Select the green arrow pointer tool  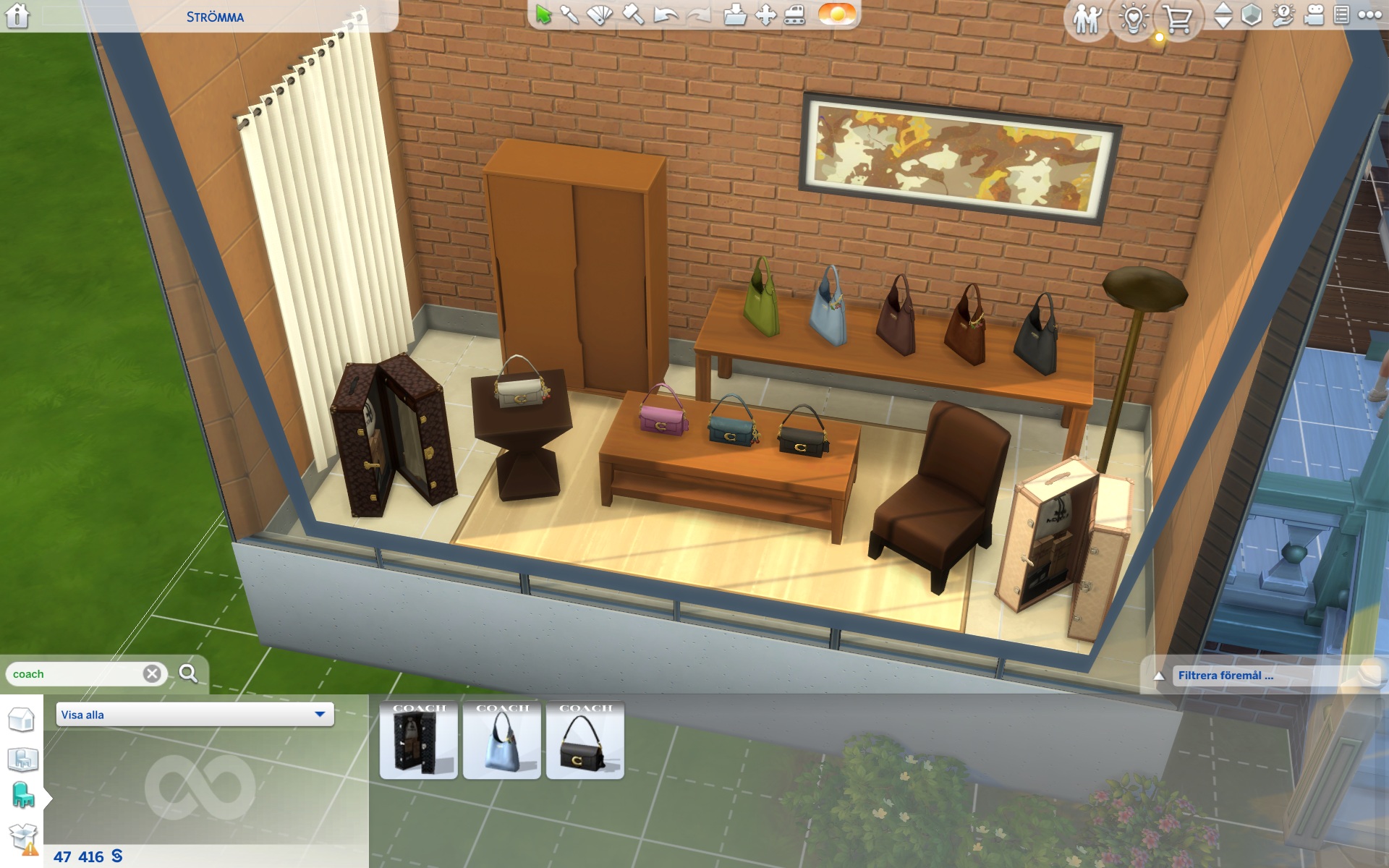coord(543,14)
